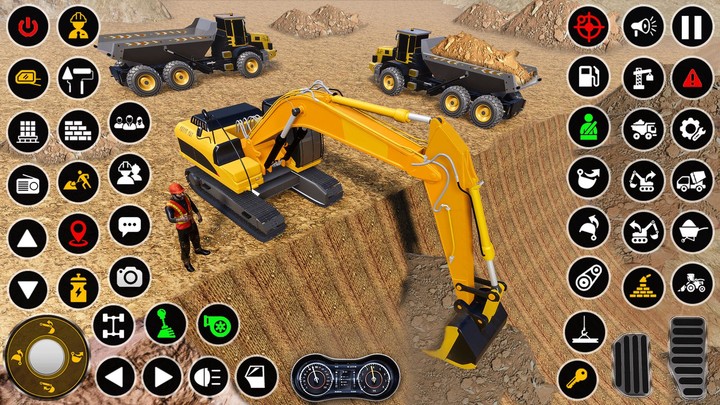Show the red map location pin
The width and height of the screenshot is (720, 405).
78,235
